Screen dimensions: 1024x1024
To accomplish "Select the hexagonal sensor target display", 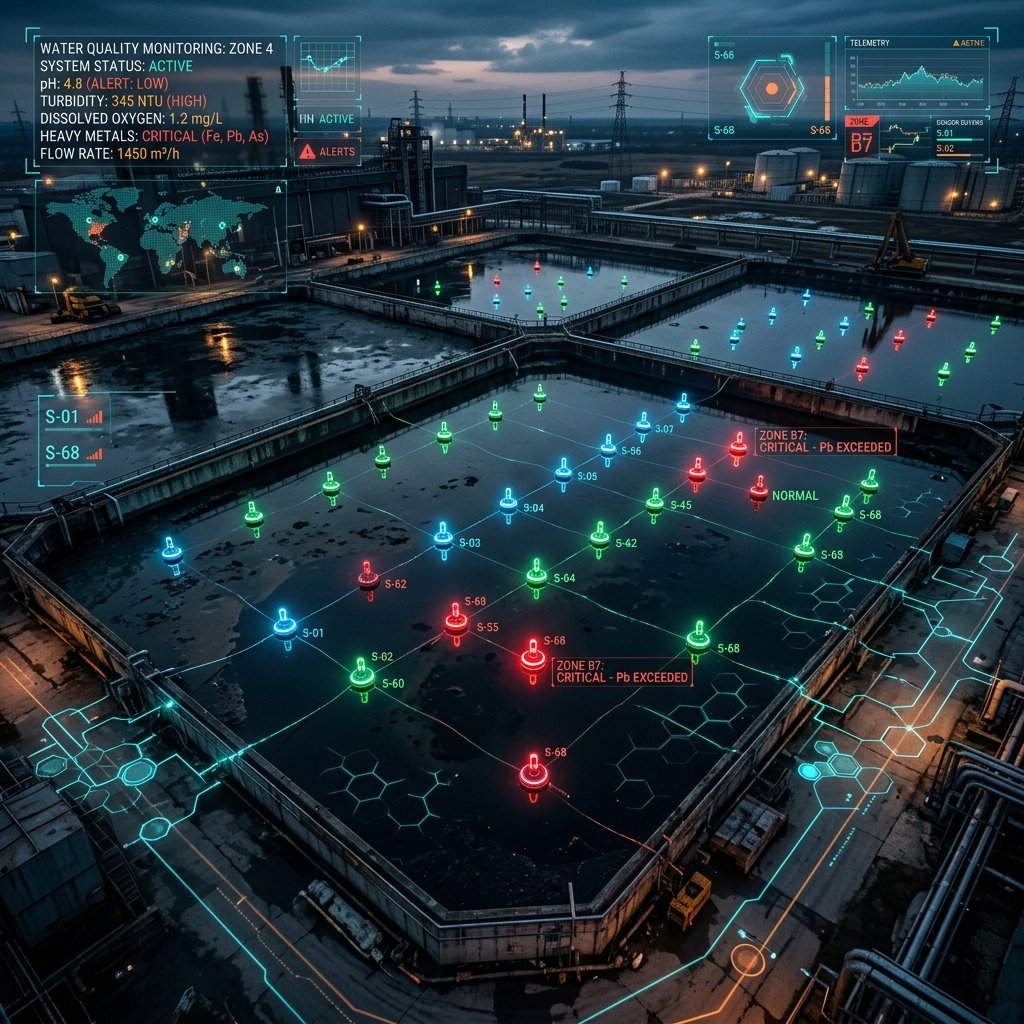I will [771, 89].
